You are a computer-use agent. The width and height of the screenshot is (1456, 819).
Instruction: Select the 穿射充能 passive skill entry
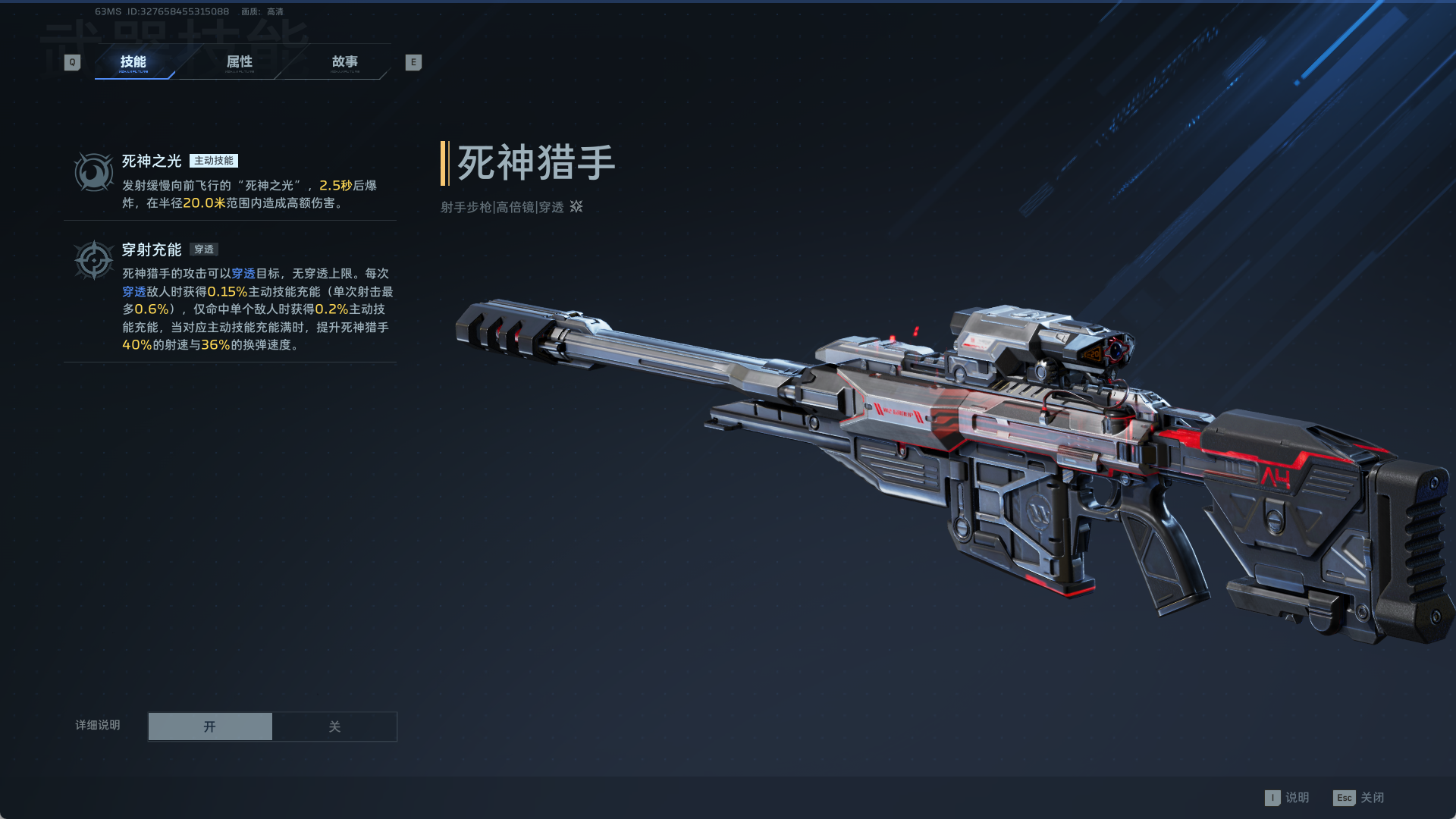pos(230,296)
